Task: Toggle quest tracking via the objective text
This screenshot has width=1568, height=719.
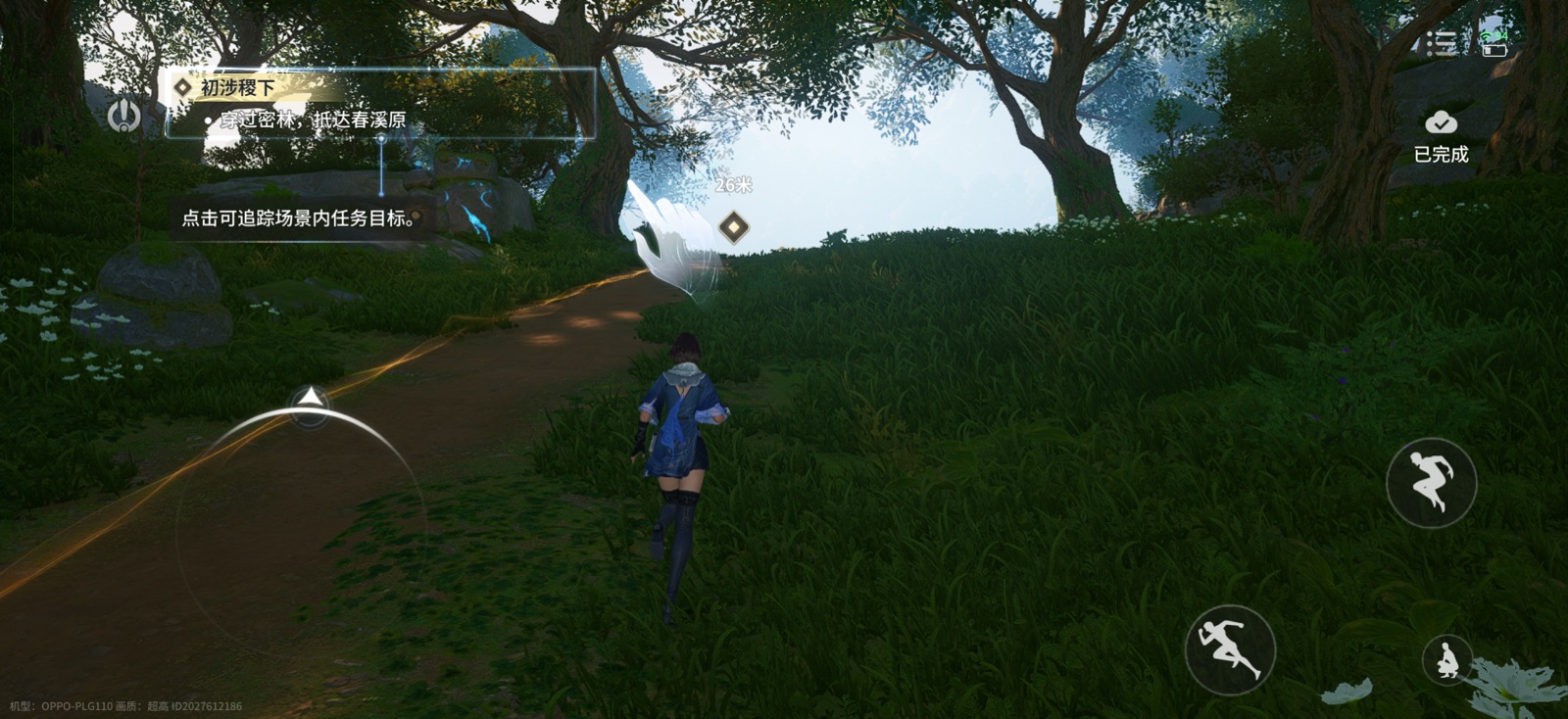Action: coord(312,122)
